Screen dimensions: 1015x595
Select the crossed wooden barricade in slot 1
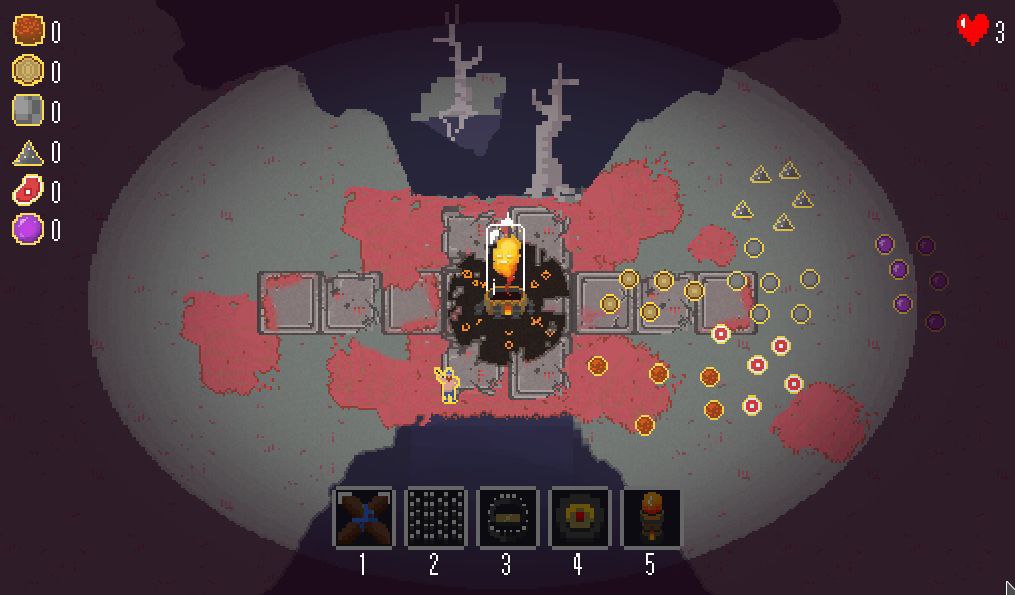click(363, 517)
